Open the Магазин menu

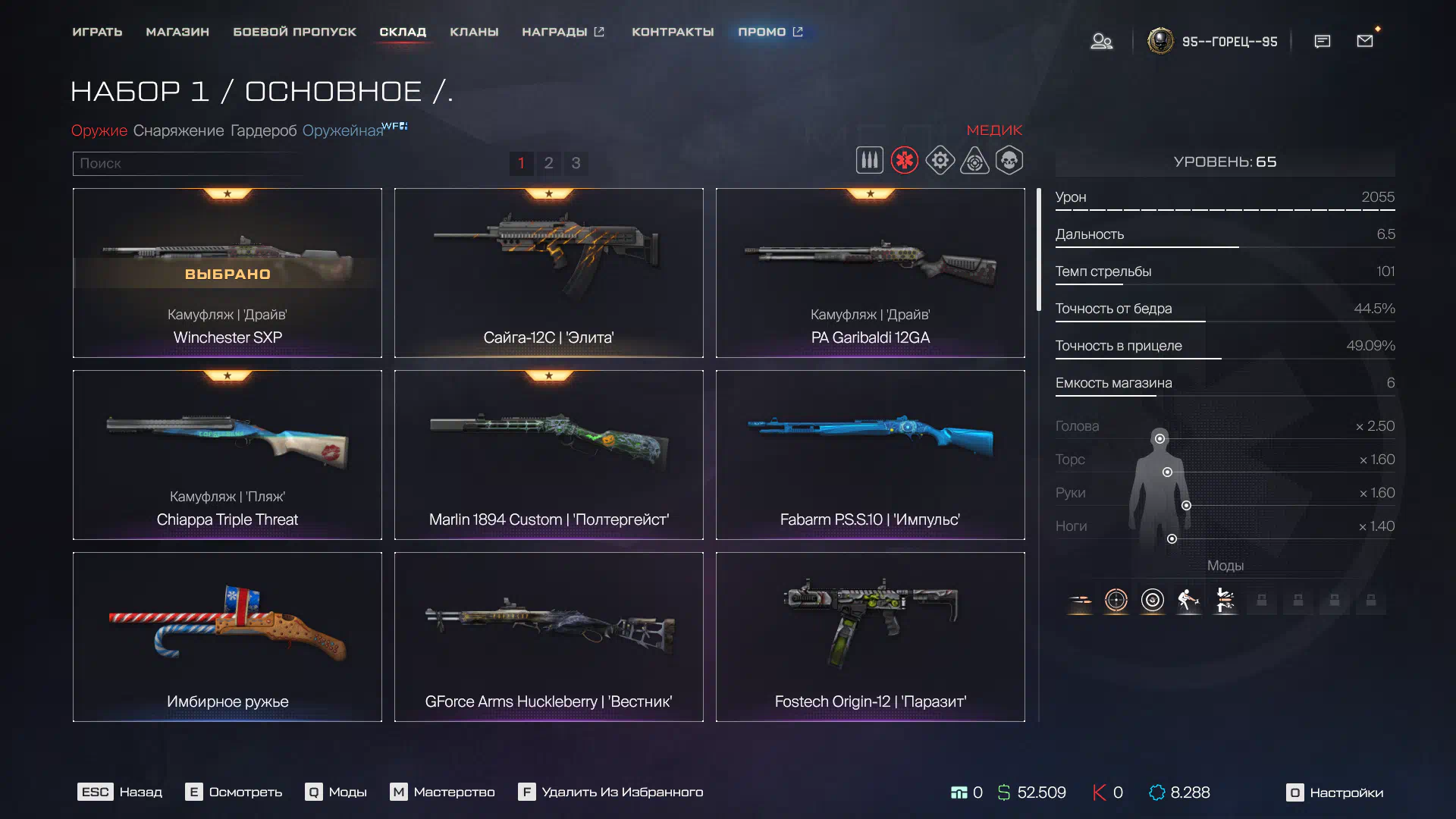click(177, 32)
